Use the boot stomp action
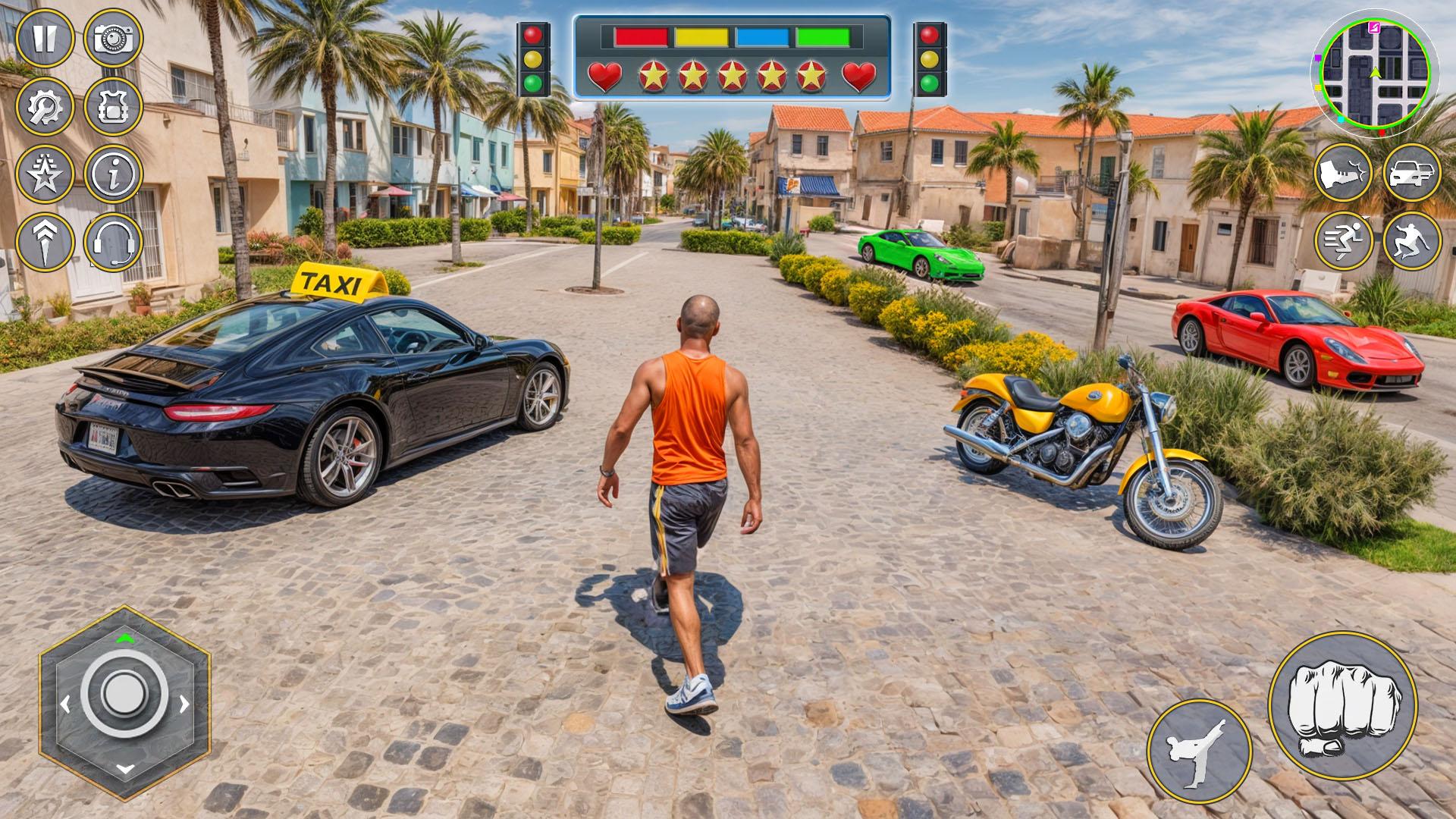1456x819 pixels. coord(1343,173)
